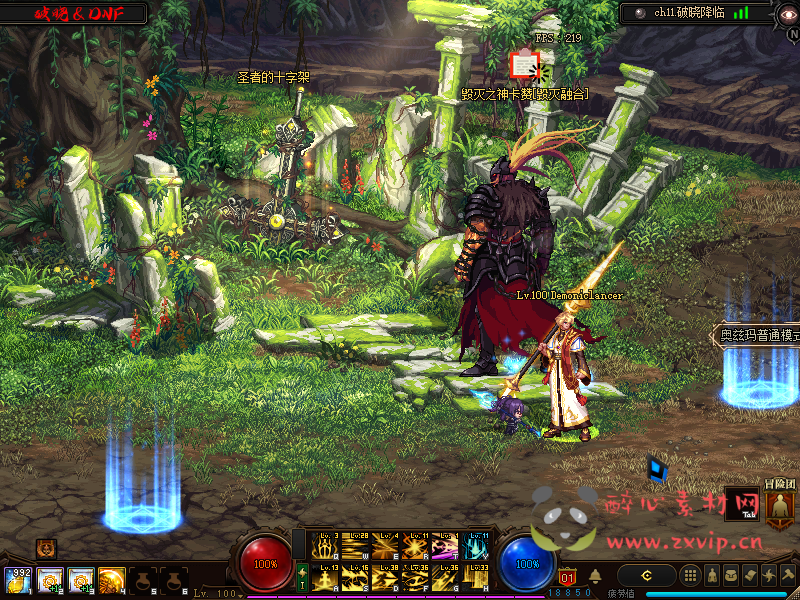Screen dimensions: 800x600
Task: Use the golden sun consumable in slot 4
Action: click(x=112, y=581)
